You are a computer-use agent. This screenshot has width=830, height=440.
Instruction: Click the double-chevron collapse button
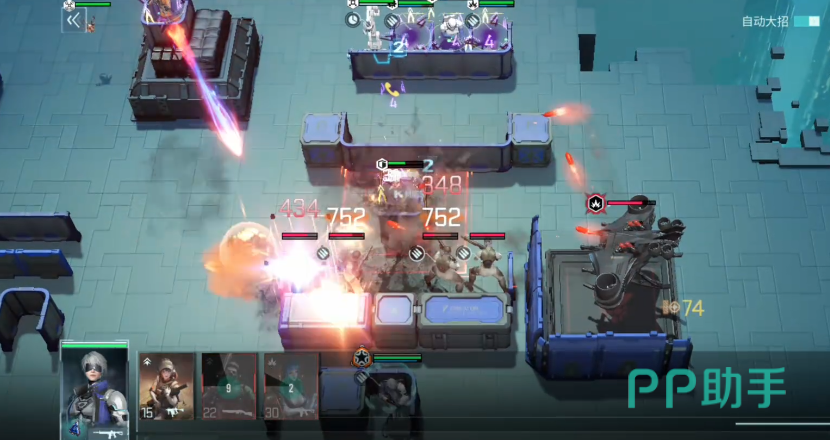[x=73, y=20]
